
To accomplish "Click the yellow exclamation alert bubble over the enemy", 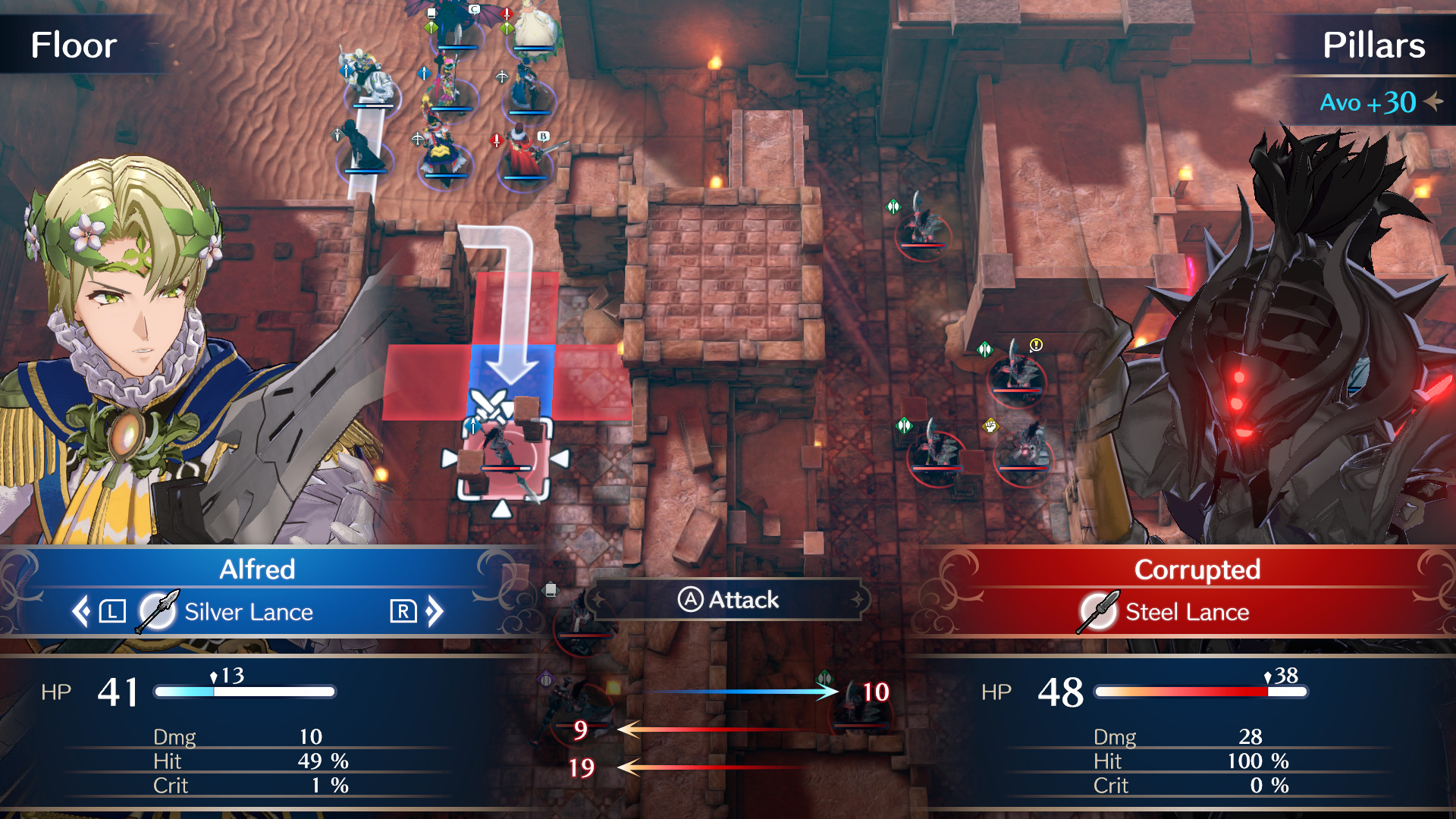I will [x=1036, y=345].
